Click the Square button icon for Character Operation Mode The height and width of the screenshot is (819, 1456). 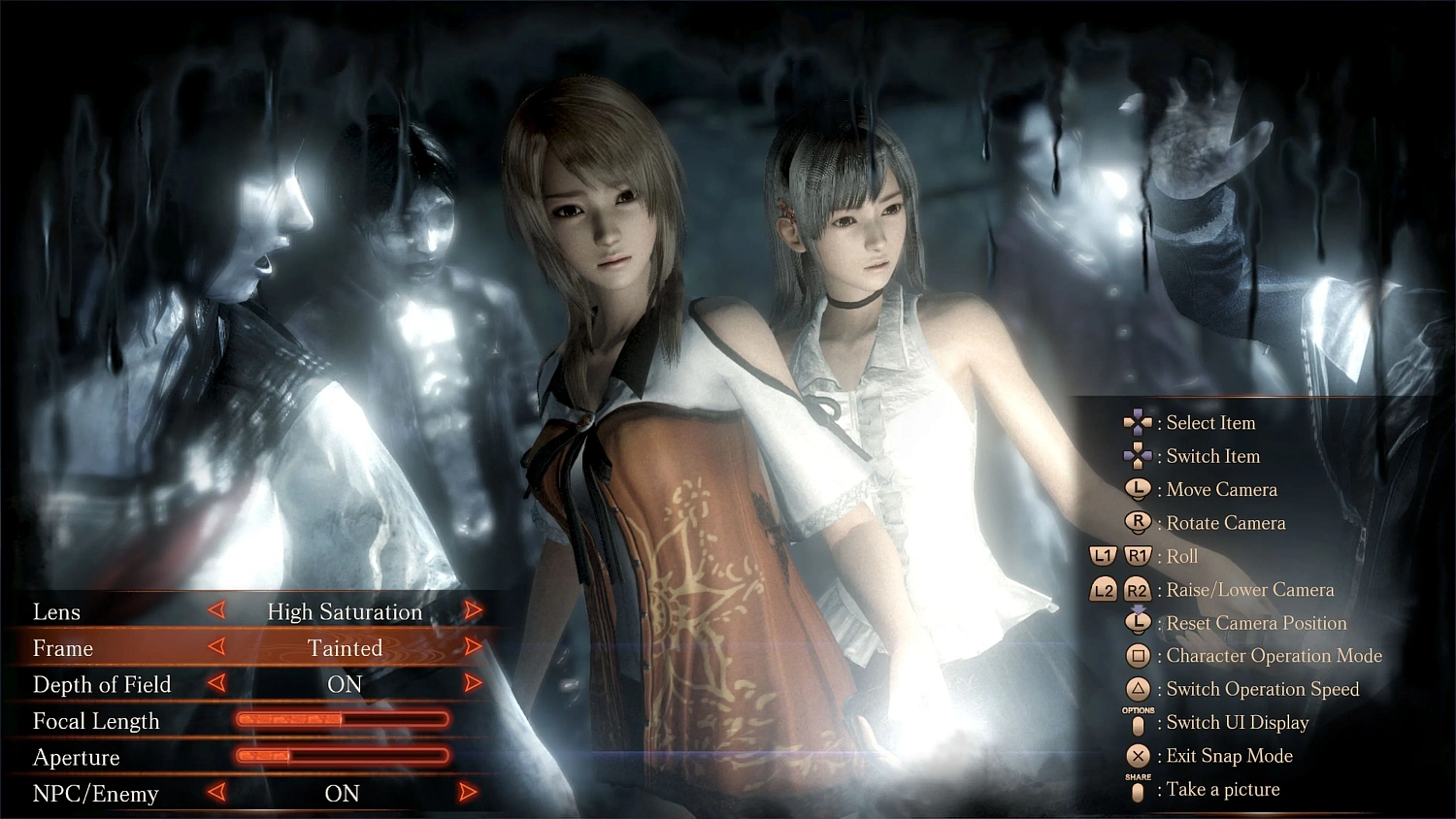pyautogui.click(x=1138, y=656)
